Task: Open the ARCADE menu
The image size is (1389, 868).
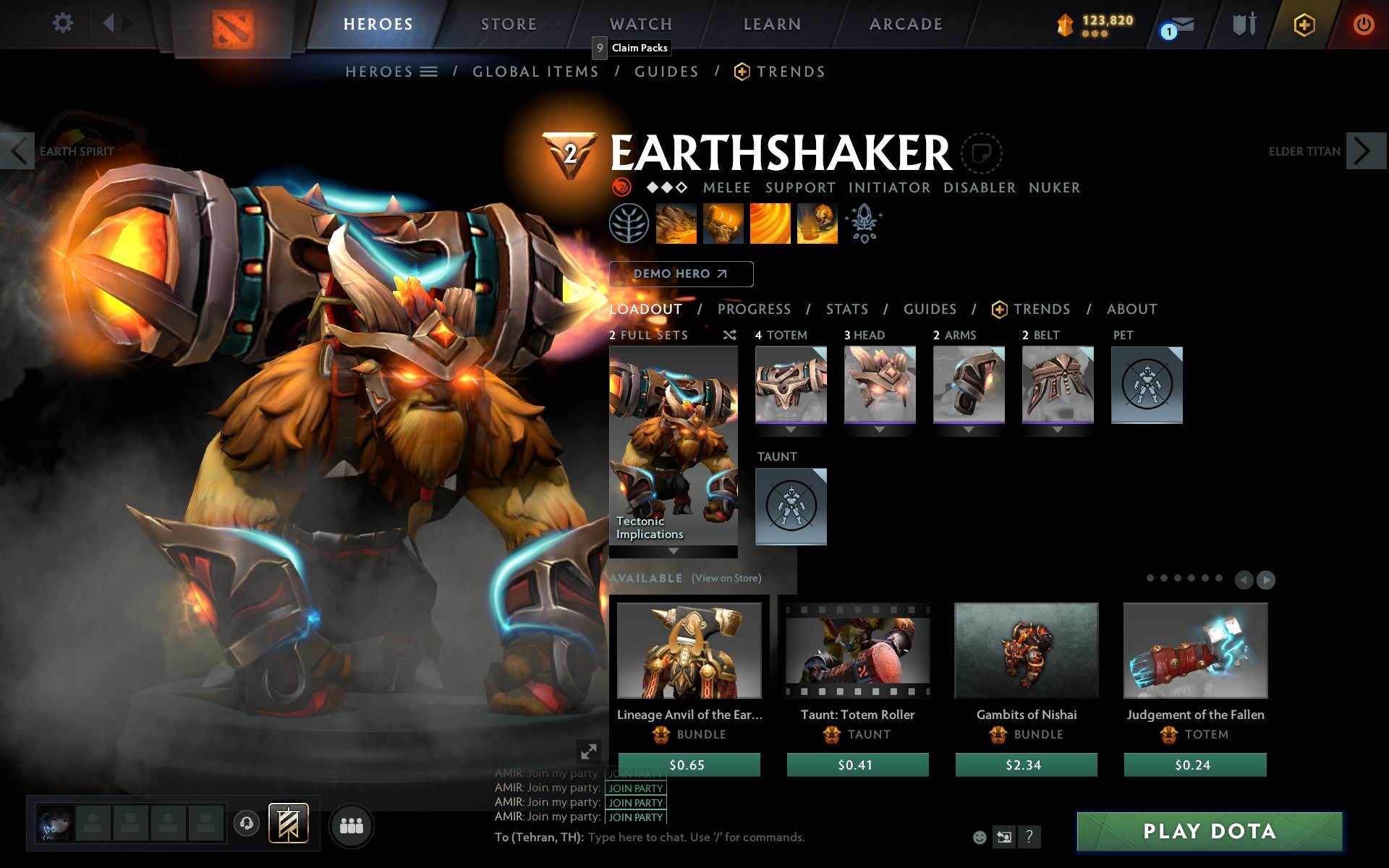Action: tap(905, 24)
